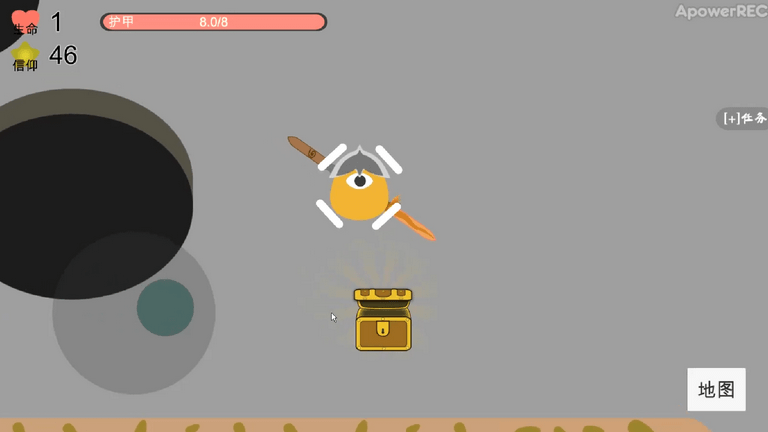Expand the [+]任务 quest tracker

tap(744, 118)
